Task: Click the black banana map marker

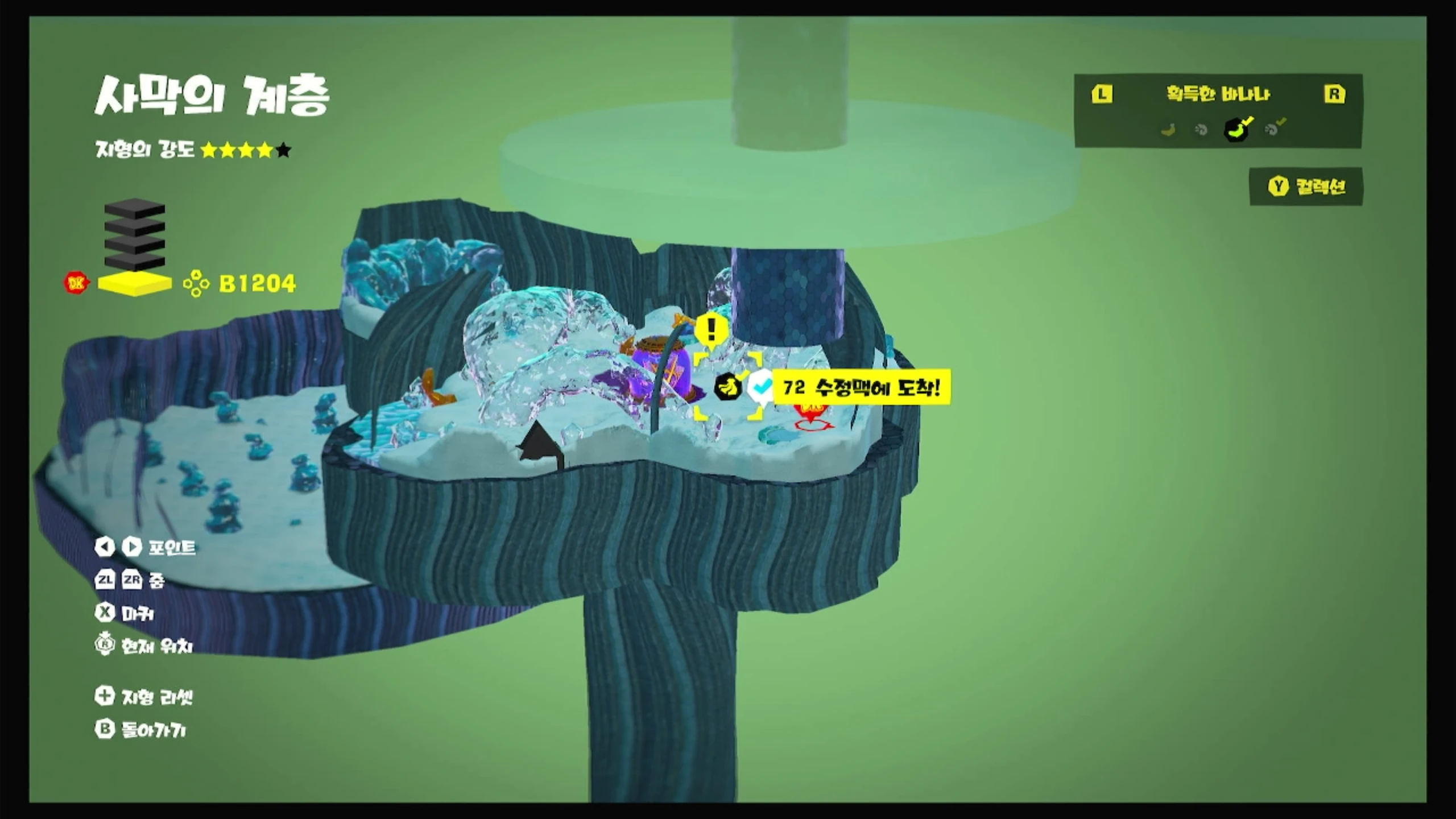Action: [x=728, y=387]
